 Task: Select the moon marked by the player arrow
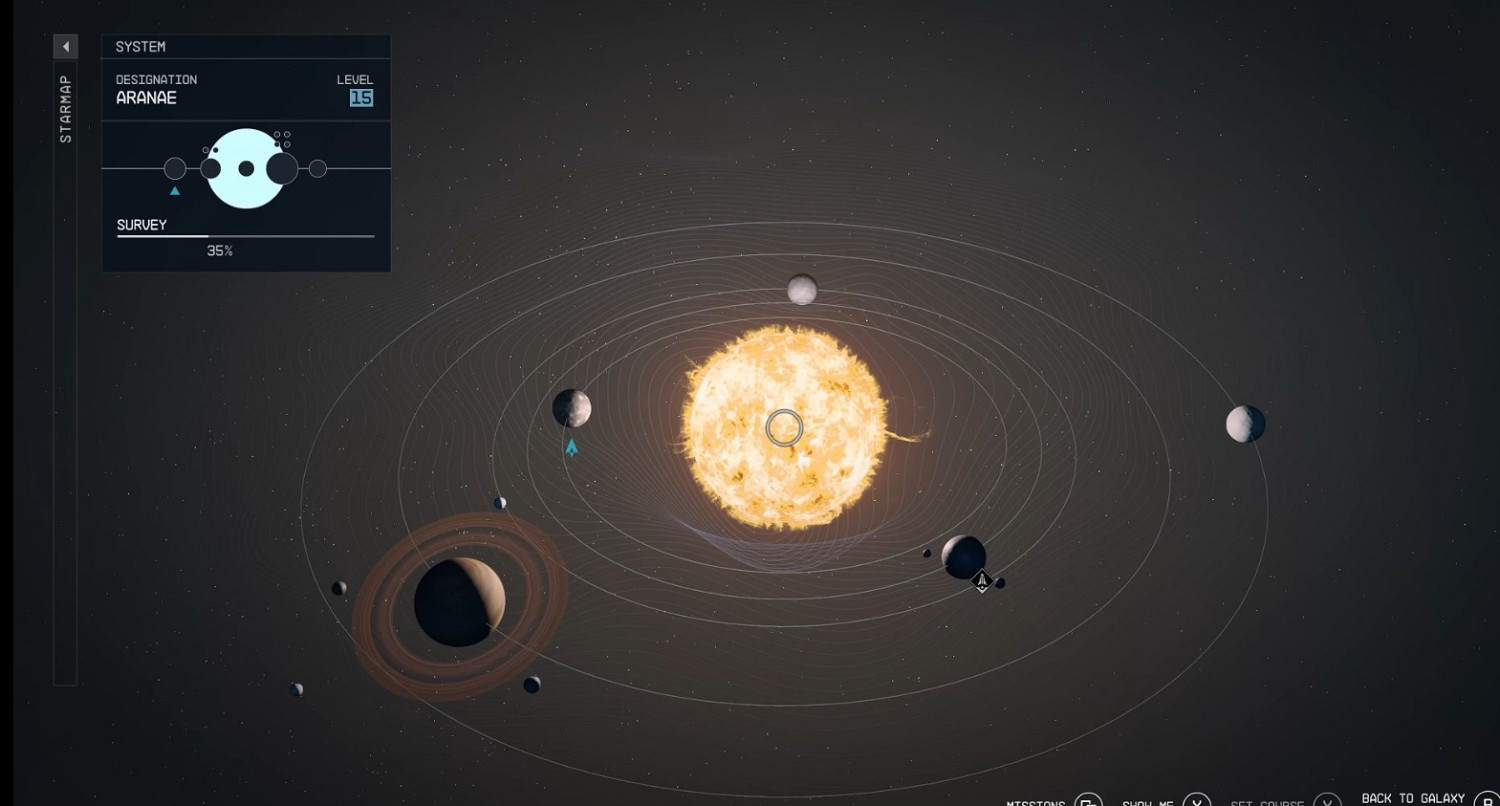(x=570, y=408)
